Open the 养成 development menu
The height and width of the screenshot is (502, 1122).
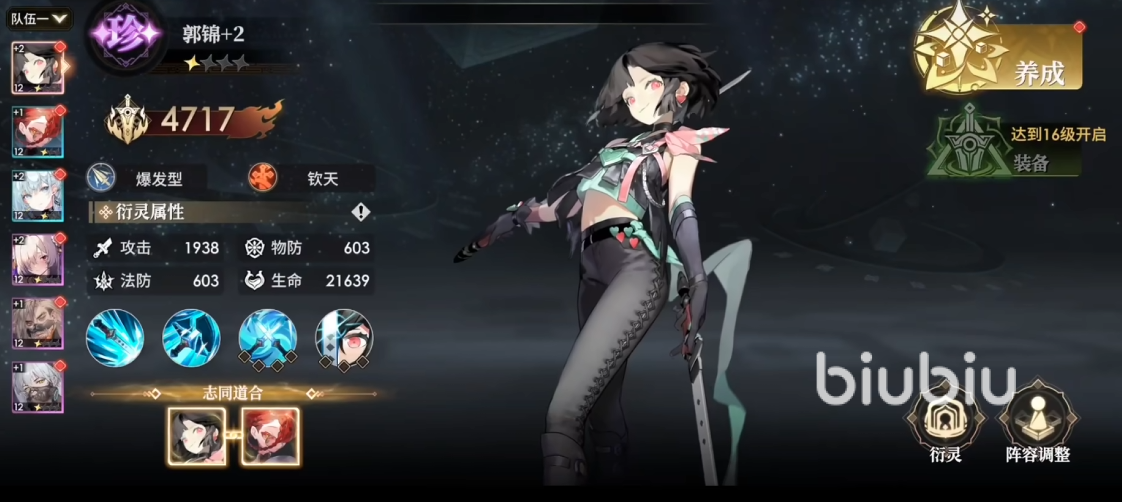(1000, 60)
